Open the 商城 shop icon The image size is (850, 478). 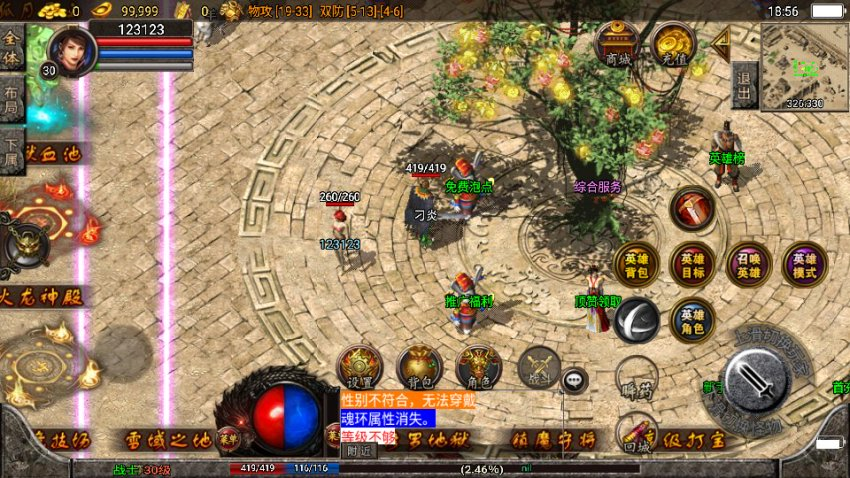click(617, 44)
